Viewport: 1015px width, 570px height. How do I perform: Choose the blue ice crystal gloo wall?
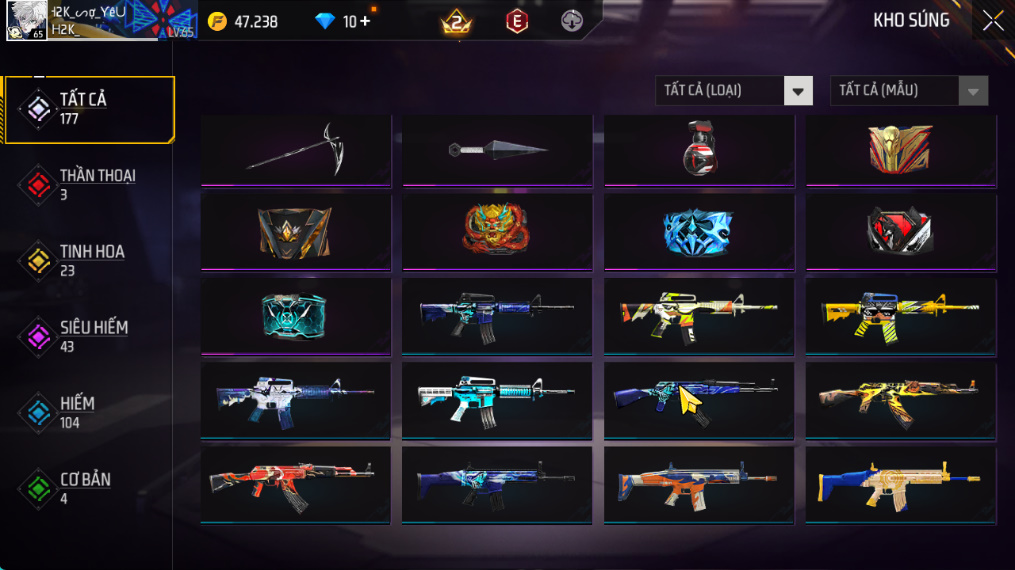coord(698,231)
